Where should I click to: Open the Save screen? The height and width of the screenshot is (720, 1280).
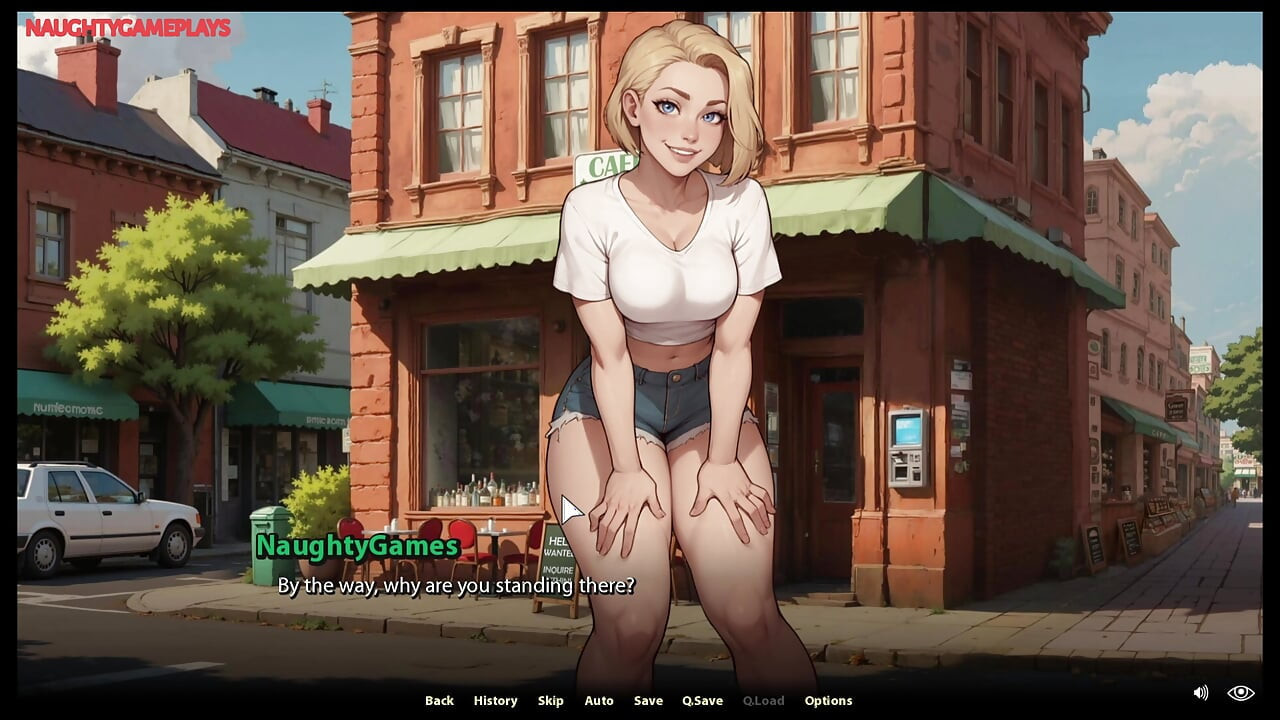[648, 700]
